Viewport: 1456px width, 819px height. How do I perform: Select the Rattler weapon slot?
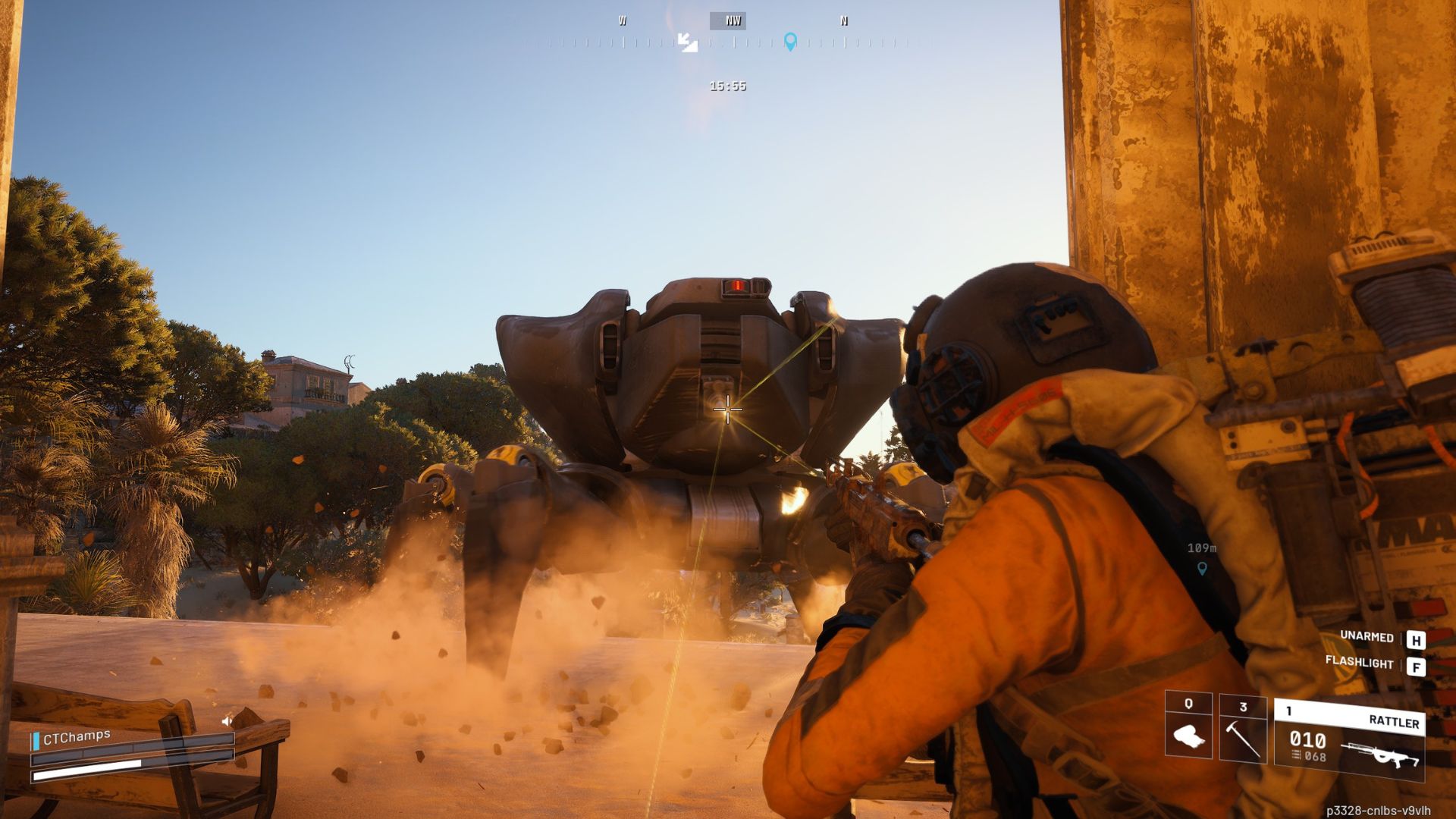tap(1349, 739)
